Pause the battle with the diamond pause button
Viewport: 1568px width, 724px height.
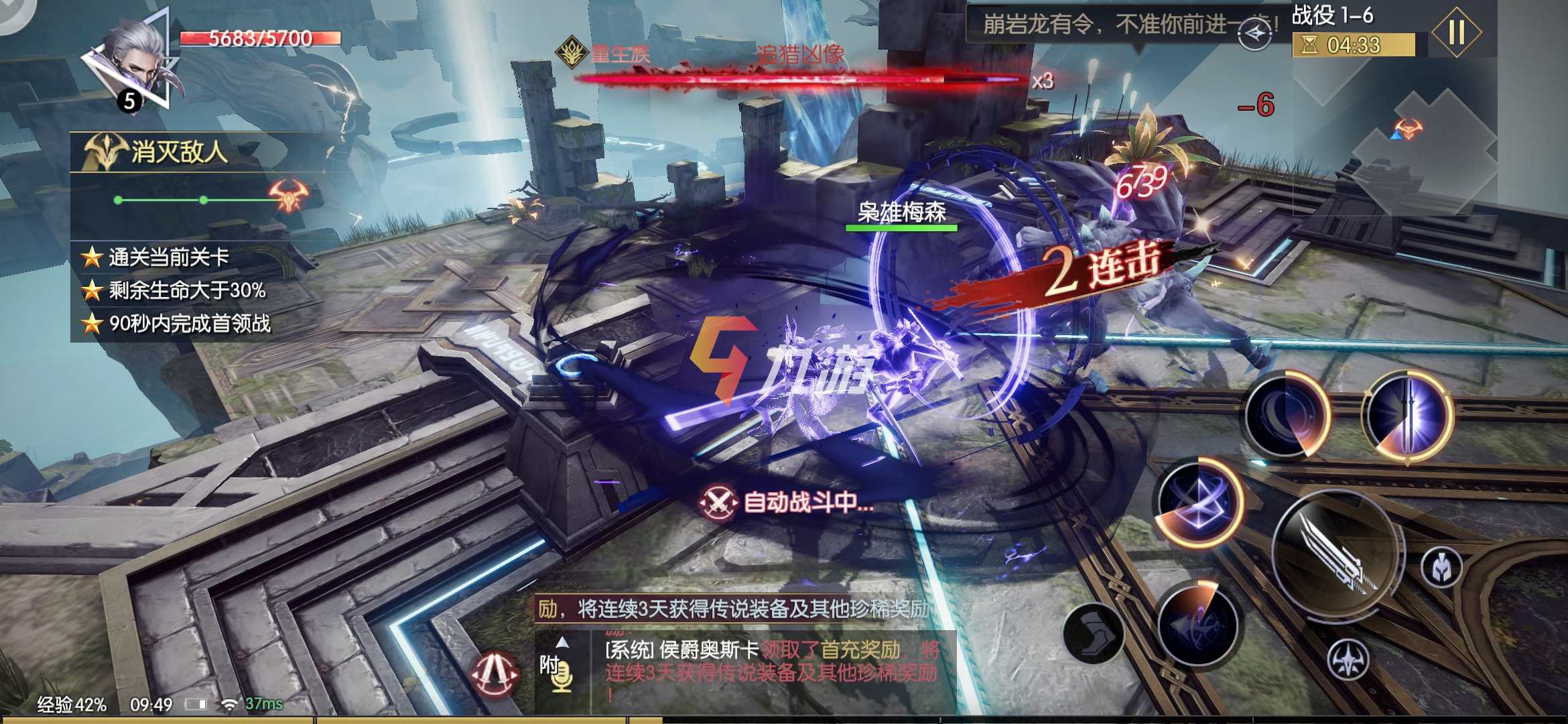point(1456,32)
